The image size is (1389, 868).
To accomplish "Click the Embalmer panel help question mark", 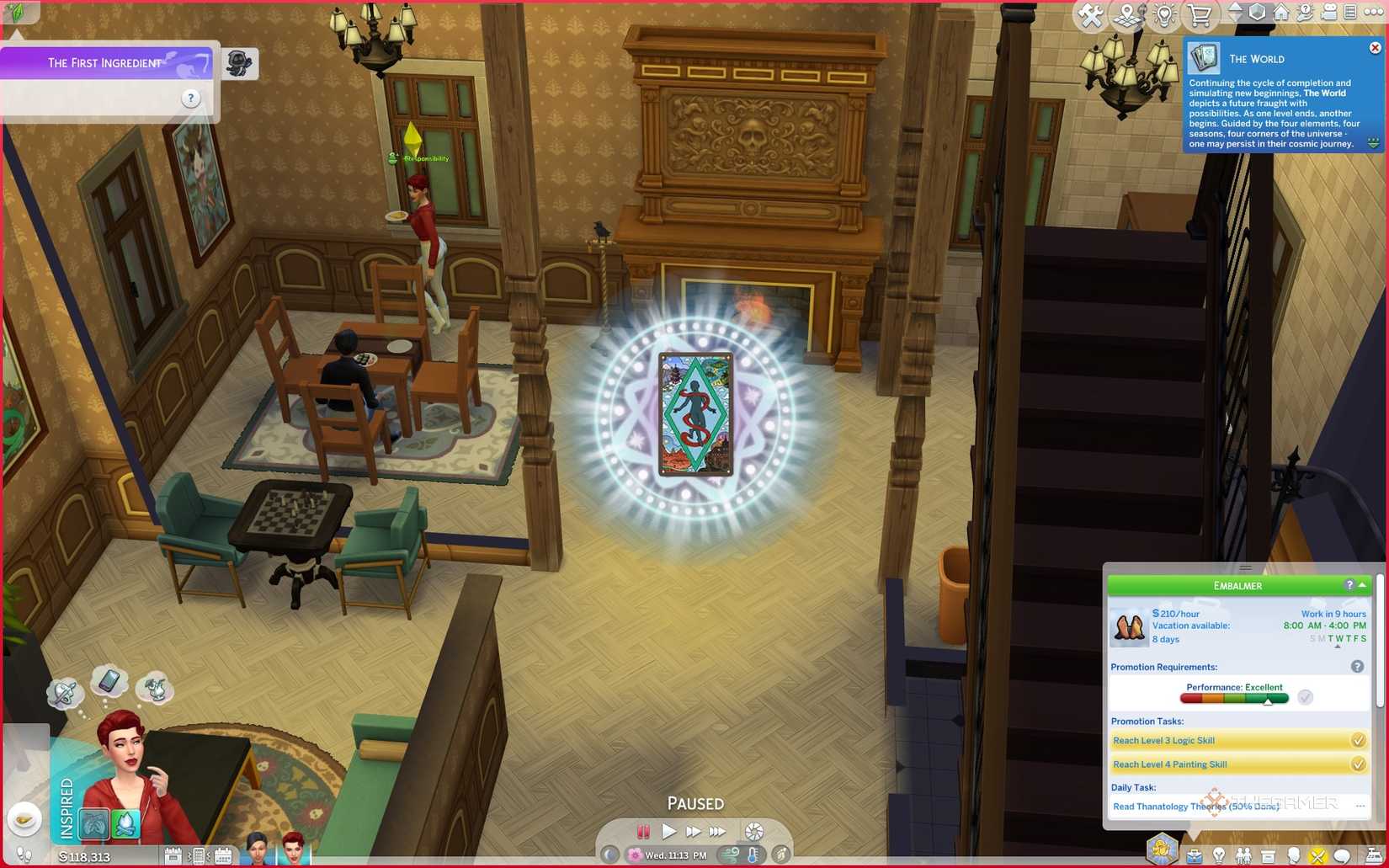I will tap(1351, 585).
